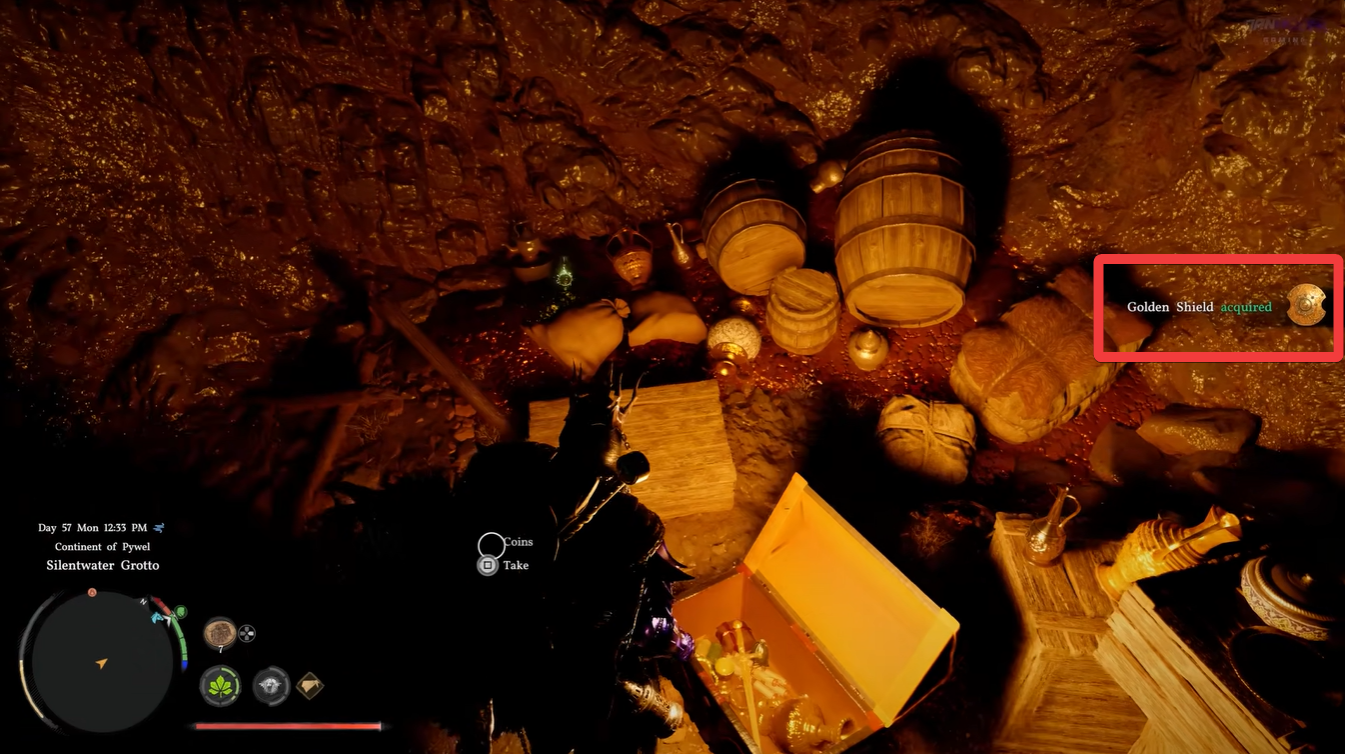Select the green leaf skill icon
1345x754 pixels.
[220, 686]
